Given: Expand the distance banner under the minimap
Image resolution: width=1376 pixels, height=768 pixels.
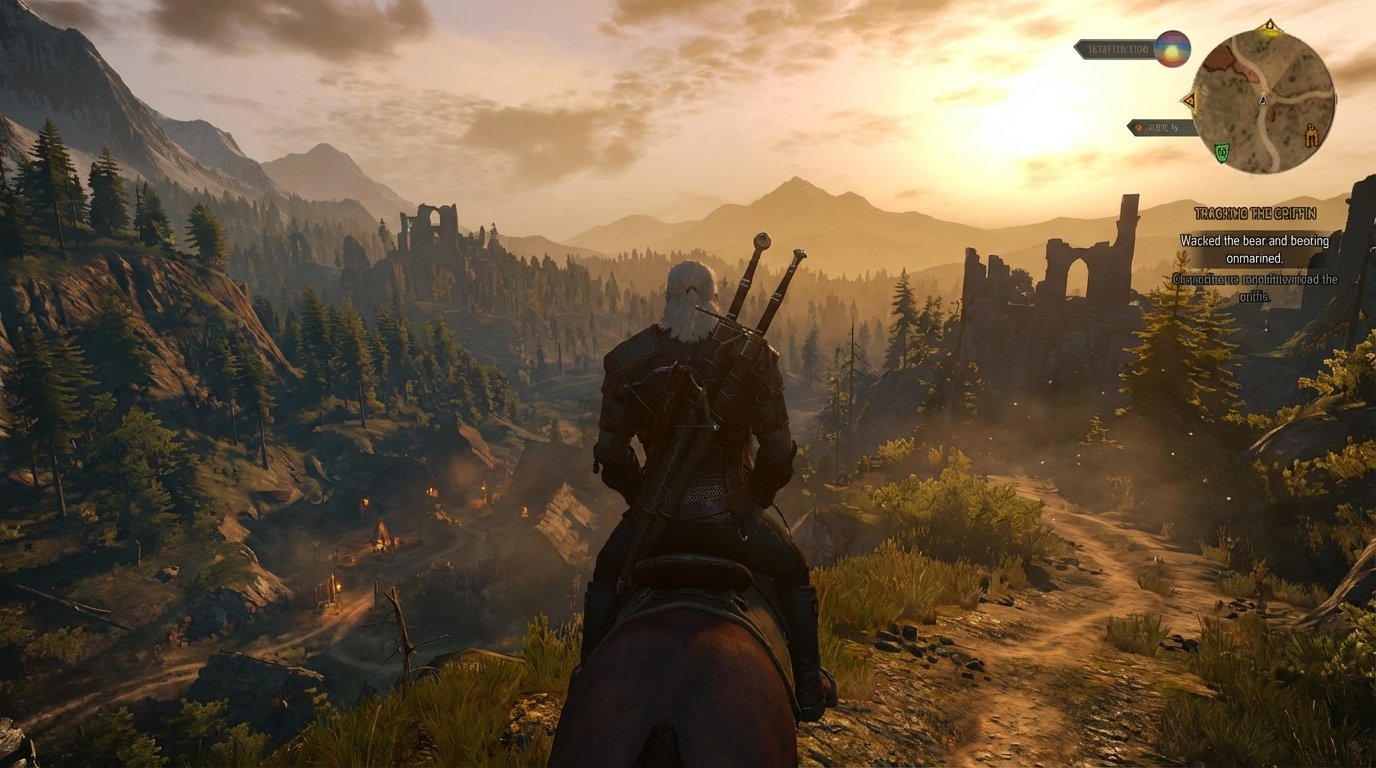Looking at the screenshot, I should [1162, 127].
